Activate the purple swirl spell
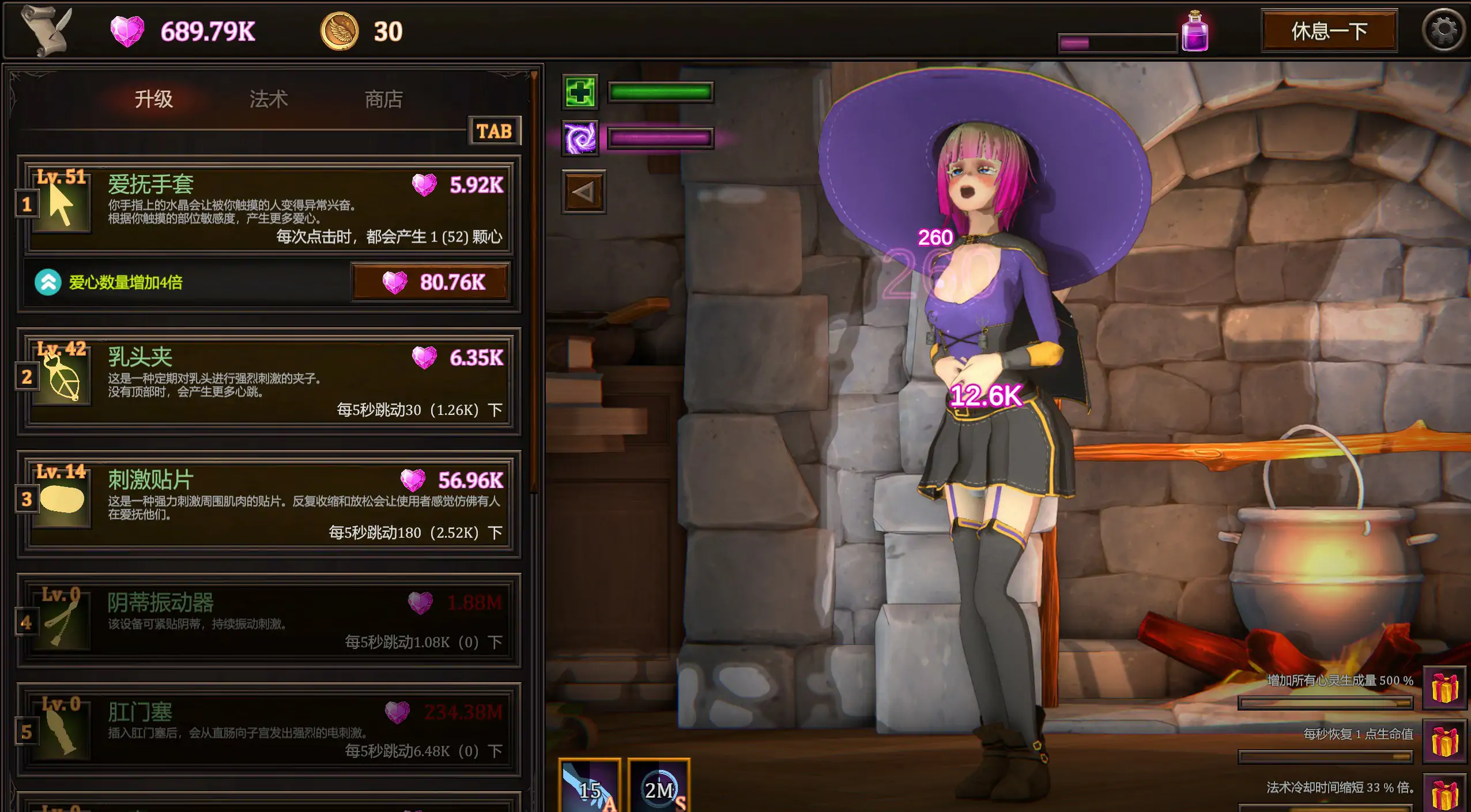Viewport: 1471px width, 812px height. pos(580,138)
